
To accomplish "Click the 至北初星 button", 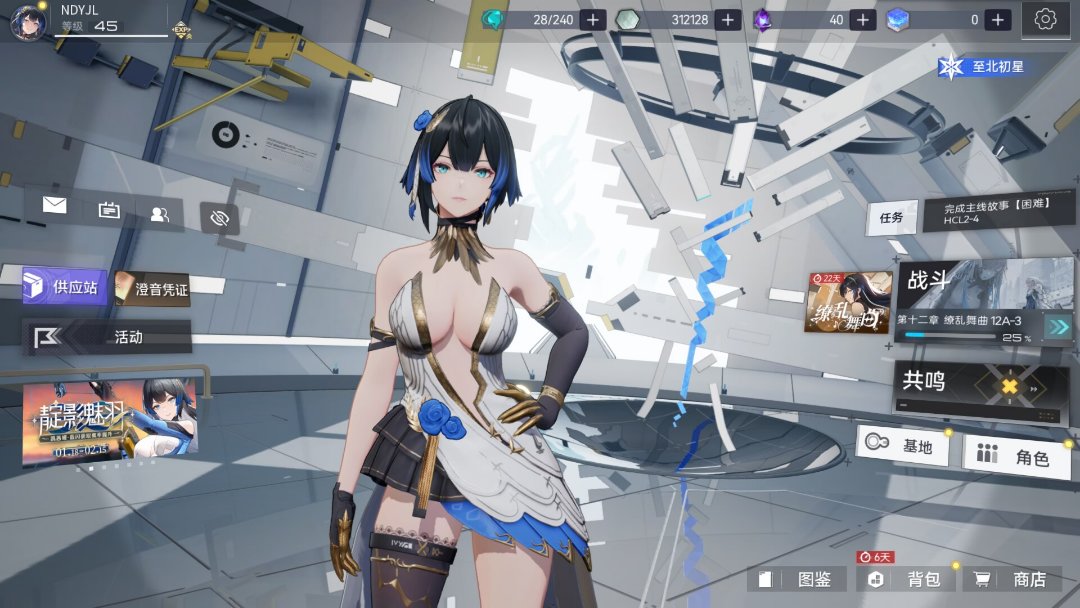I will point(988,67).
